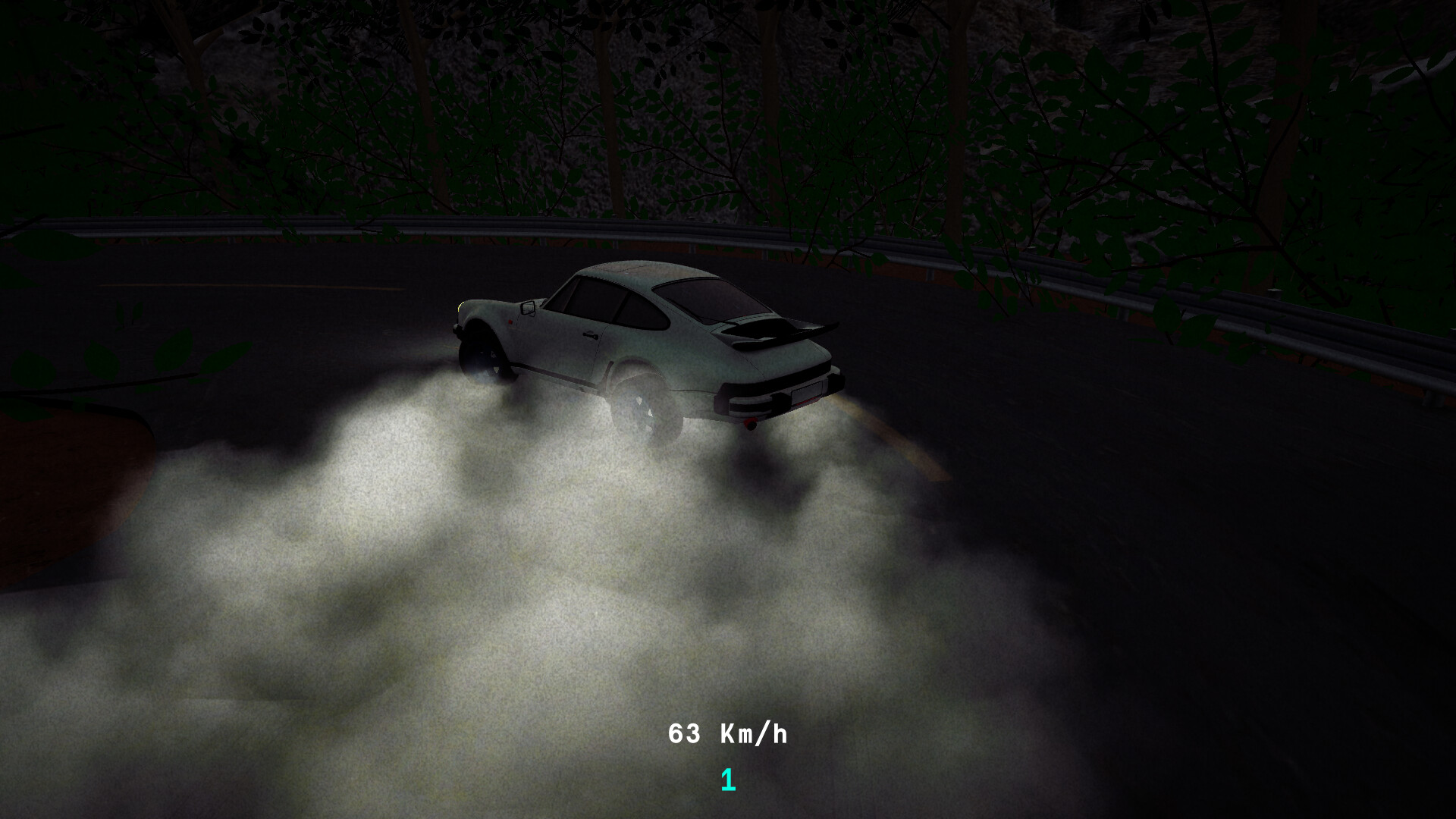The width and height of the screenshot is (1456, 819).
Task: Click the red tow hook under the bumper
Action: coord(749,422)
